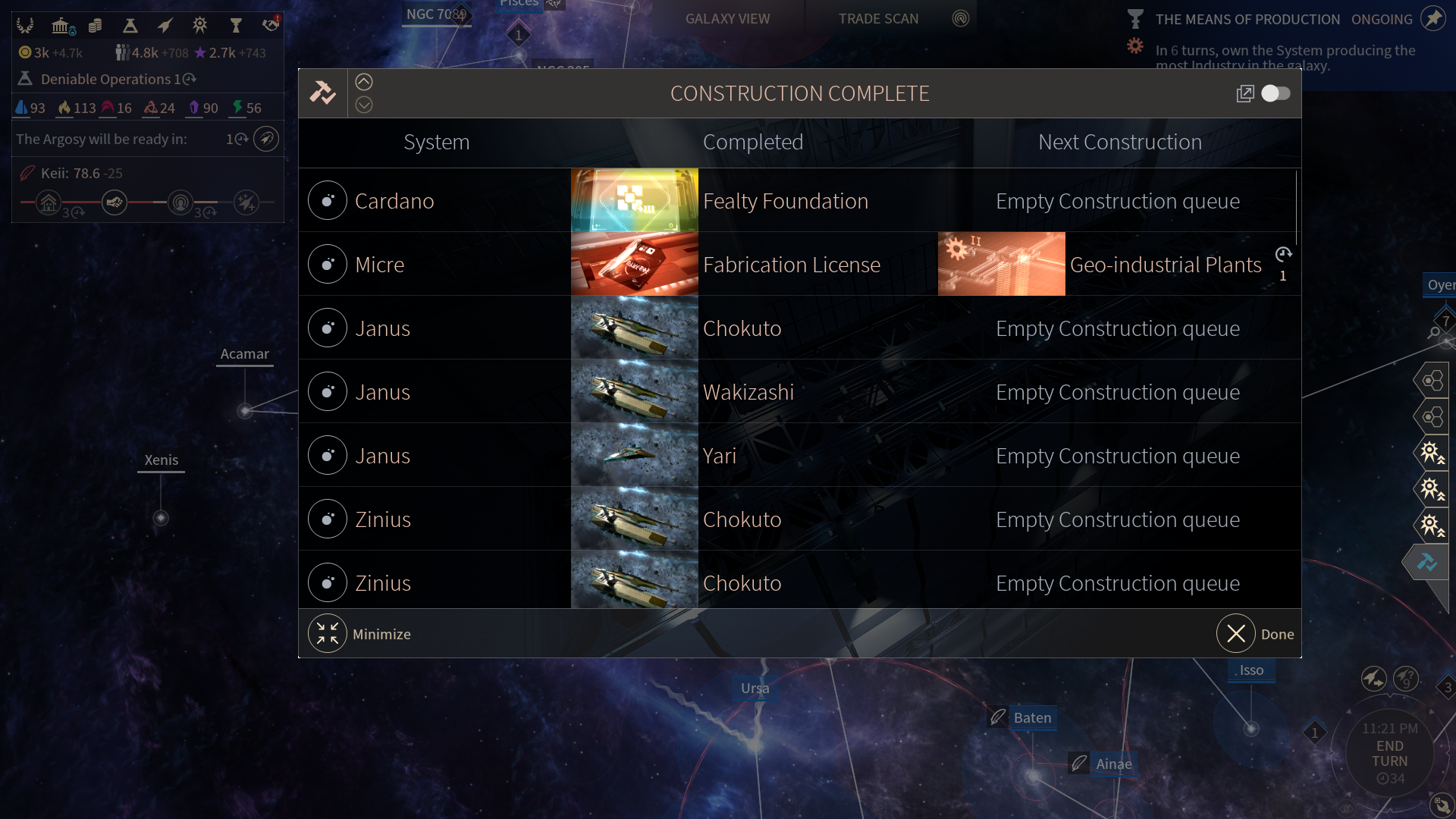Open Geo-industrial Plants next construction
This screenshot has width=1456, height=819.
click(x=1165, y=265)
